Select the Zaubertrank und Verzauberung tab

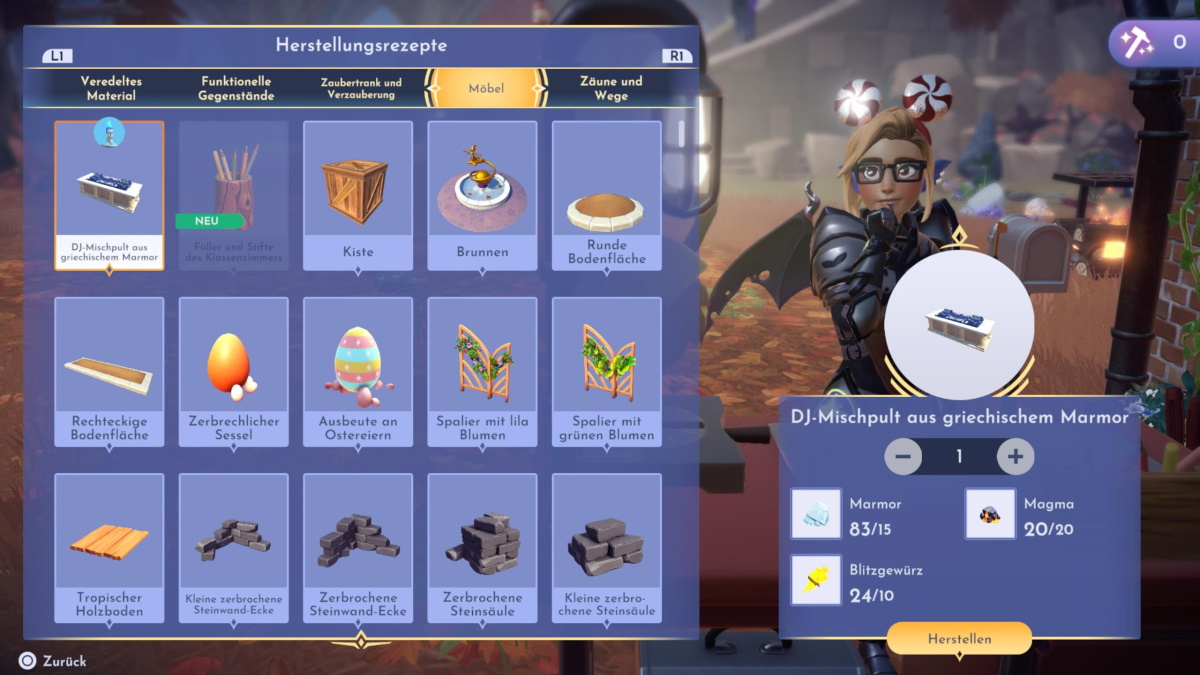point(361,88)
